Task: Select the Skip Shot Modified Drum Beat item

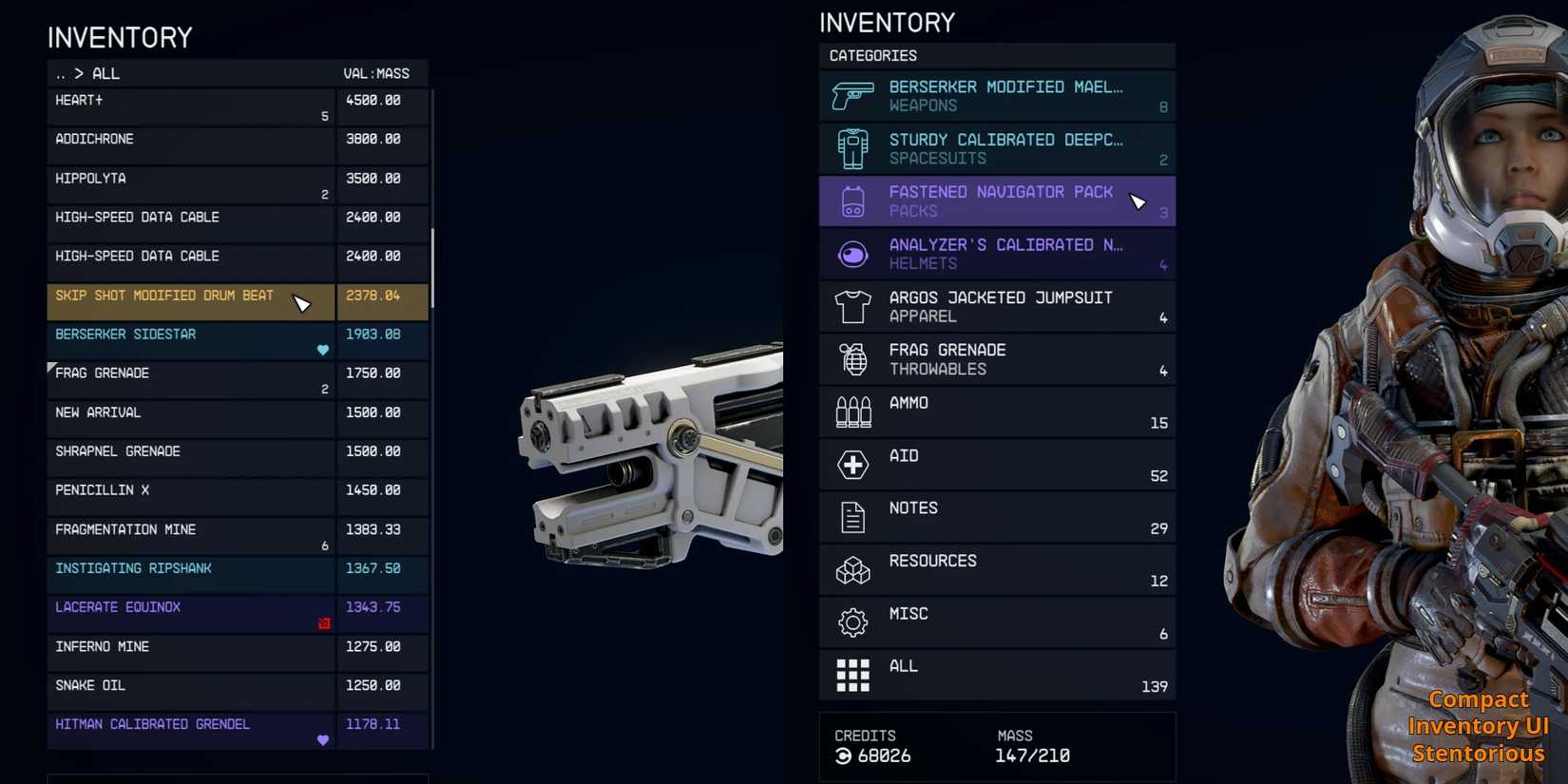Action: (x=190, y=301)
